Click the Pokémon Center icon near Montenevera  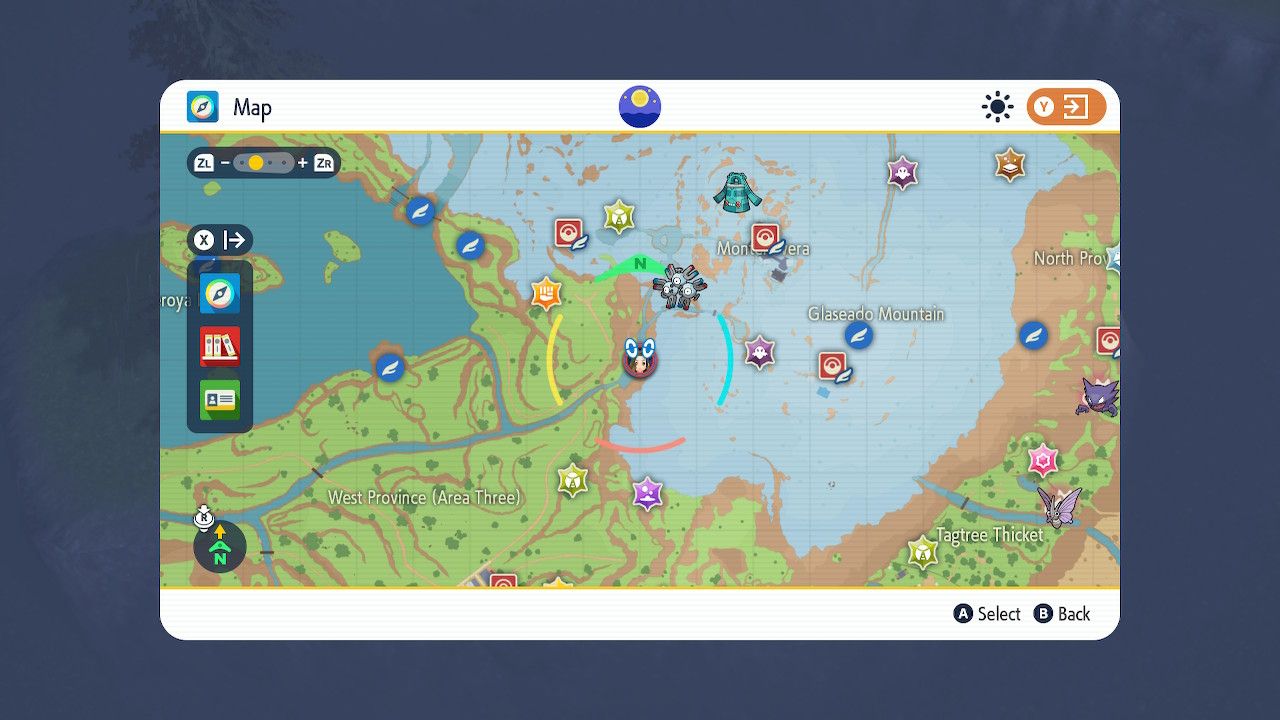(x=765, y=238)
